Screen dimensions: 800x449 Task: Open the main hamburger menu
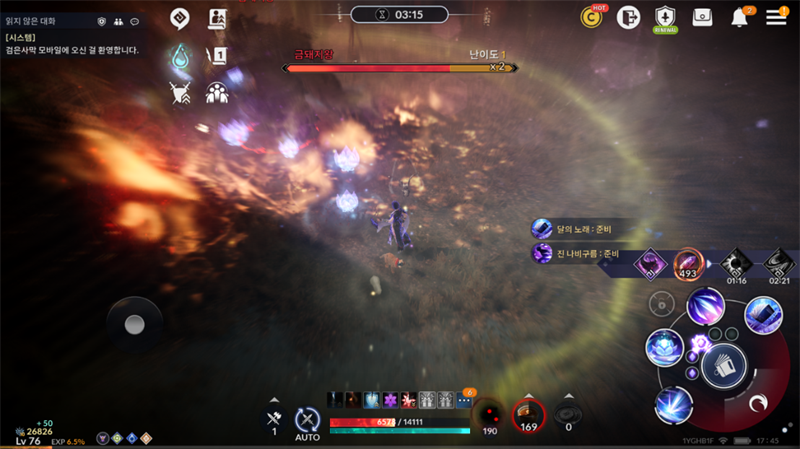point(776,17)
